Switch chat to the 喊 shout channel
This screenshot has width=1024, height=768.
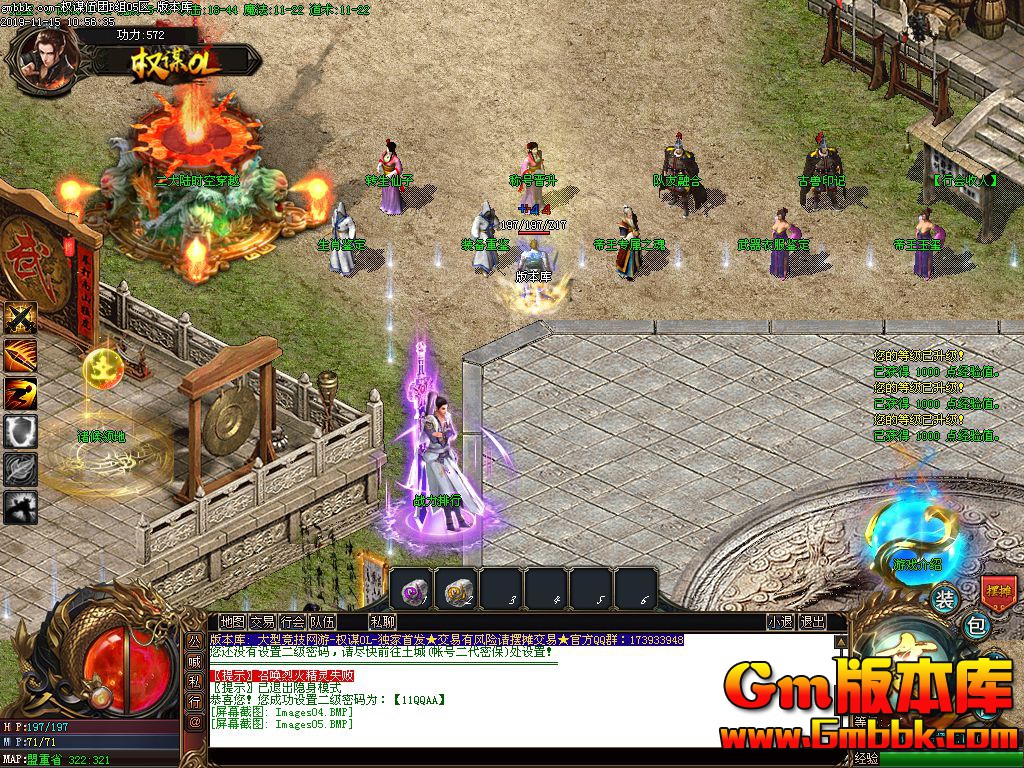(195, 660)
